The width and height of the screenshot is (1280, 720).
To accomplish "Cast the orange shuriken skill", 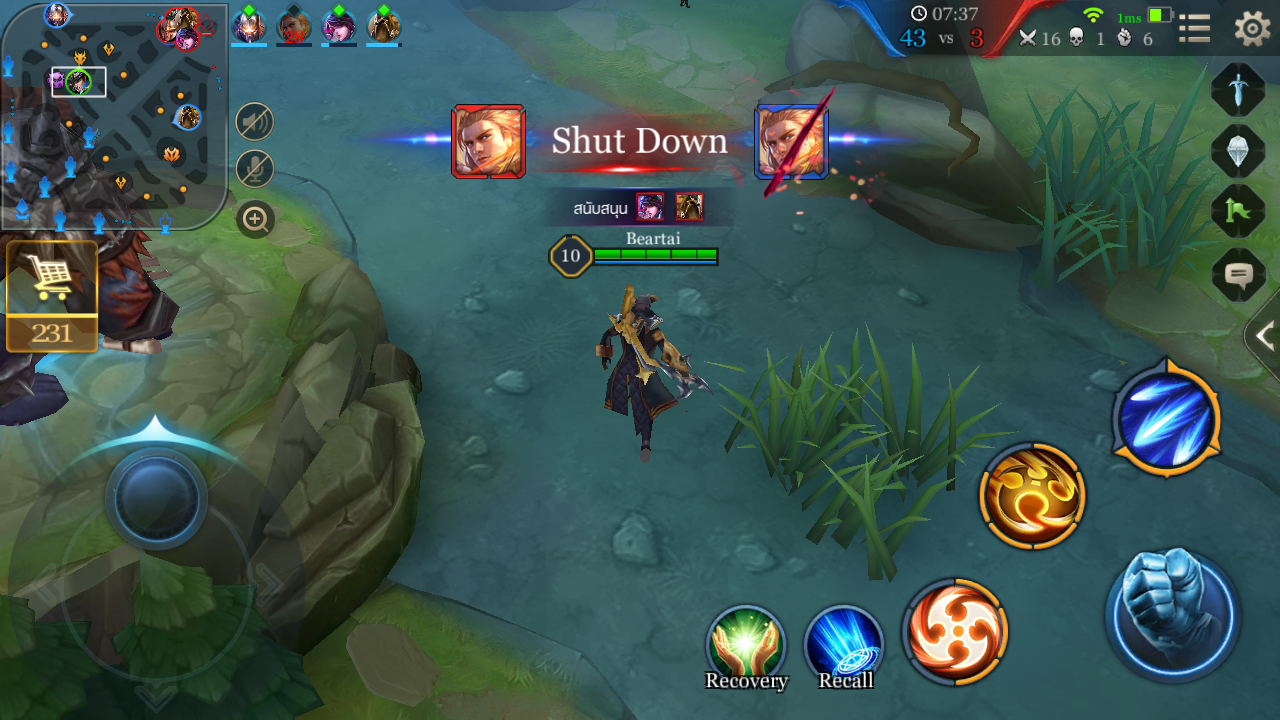I will tap(955, 631).
